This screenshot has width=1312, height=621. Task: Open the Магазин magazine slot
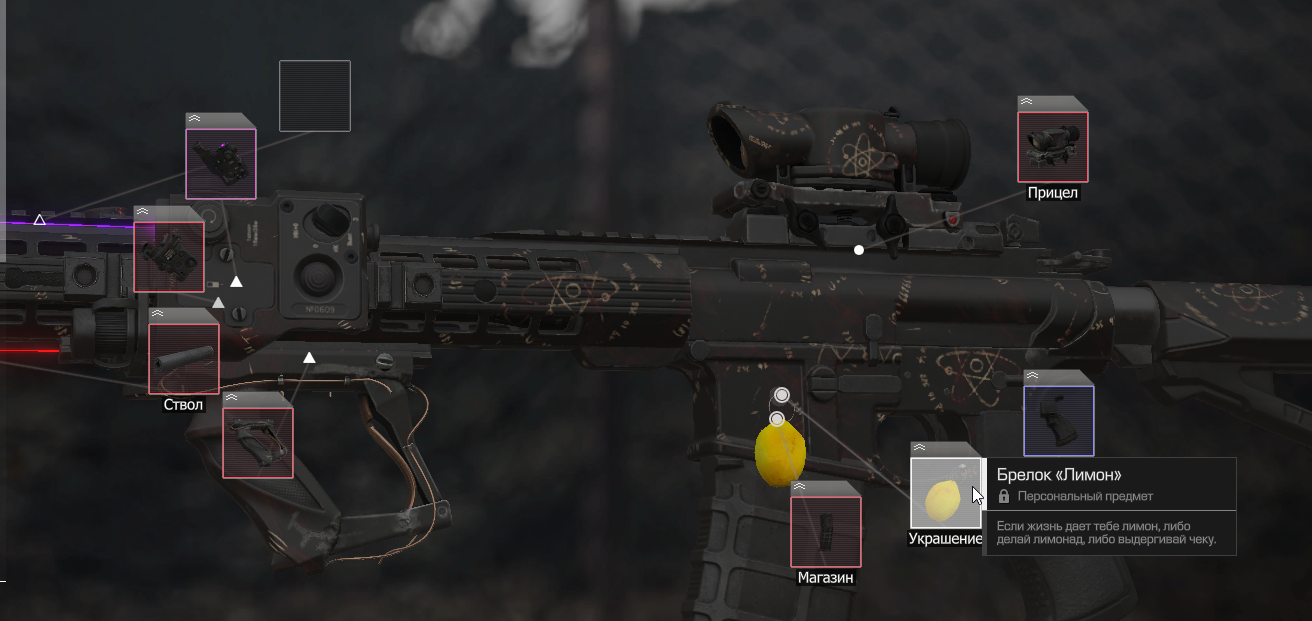pyautogui.click(x=825, y=531)
